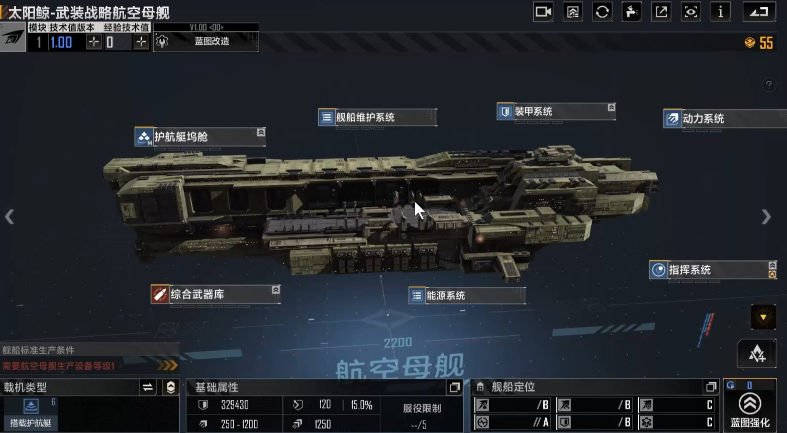This screenshot has width=787, height=433.
Task: Click the 蓝图强化 blueprint enhance button
Action: [749, 409]
